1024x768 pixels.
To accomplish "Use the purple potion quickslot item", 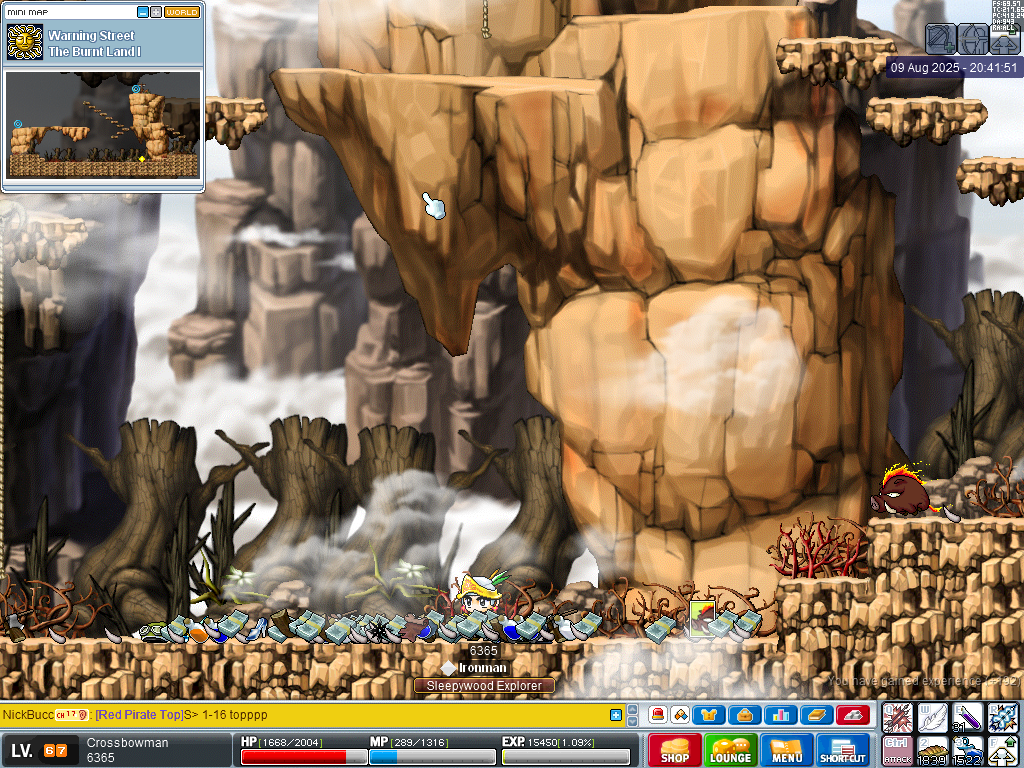I will (968, 717).
